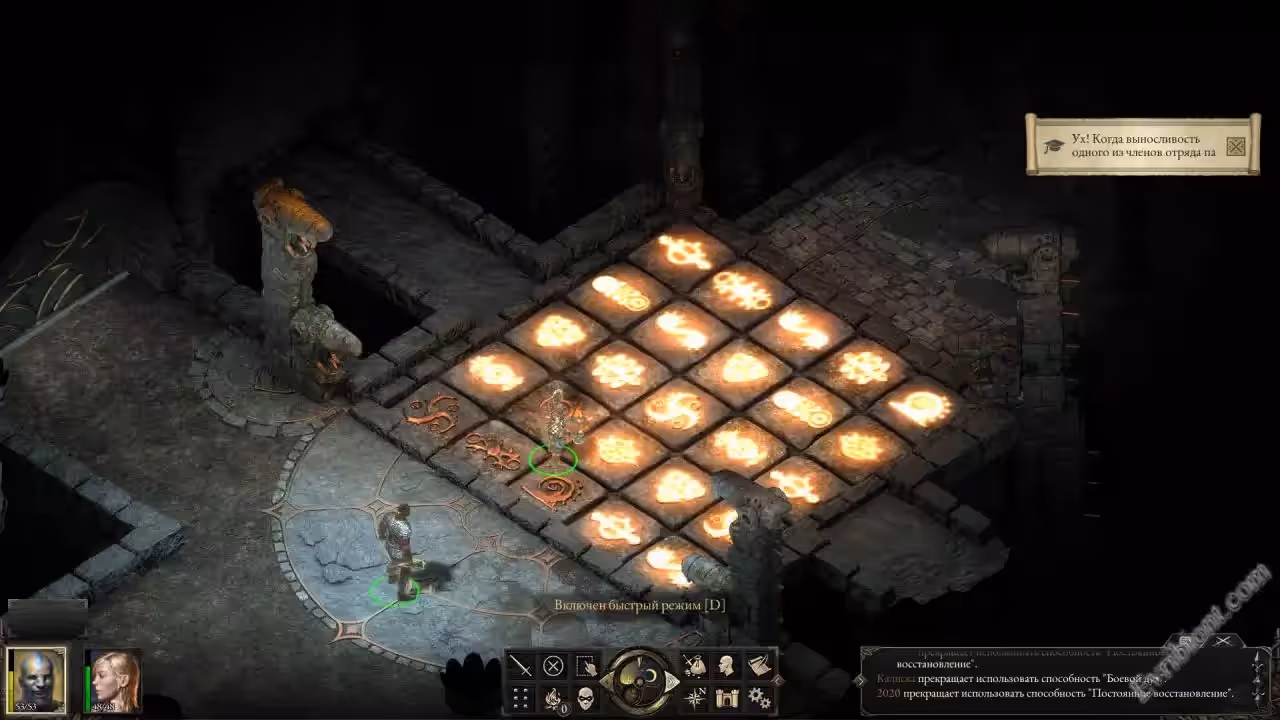The image size is (1280, 720).
Task: Open the party formation dots button
Action: (521, 697)
